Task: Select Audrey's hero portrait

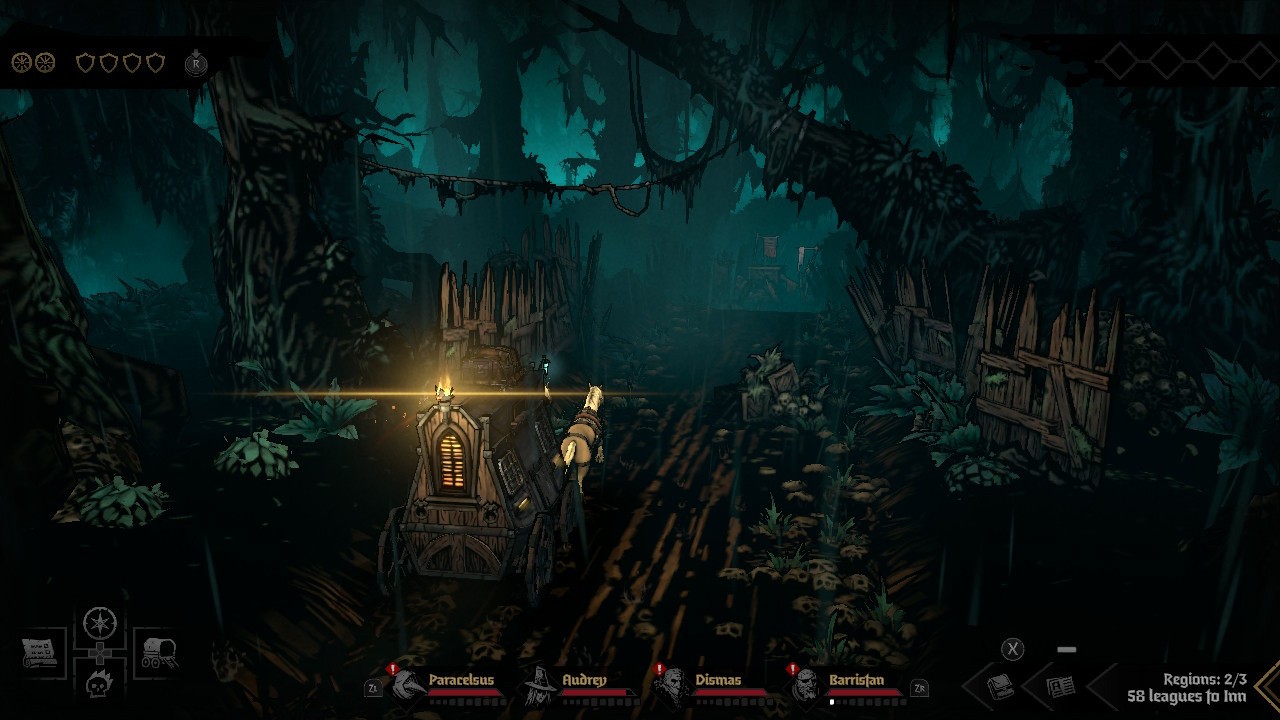Action: 541,686
